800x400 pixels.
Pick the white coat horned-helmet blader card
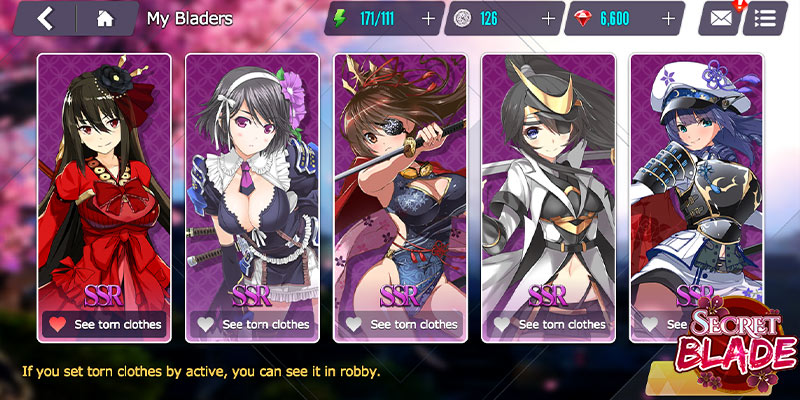548,180
